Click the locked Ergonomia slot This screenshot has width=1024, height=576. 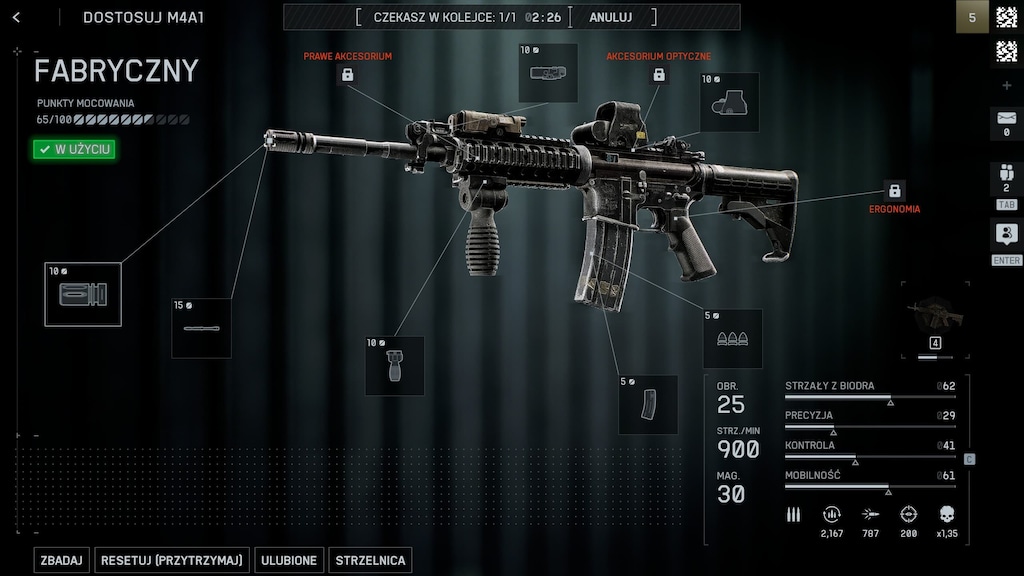[x=894, y=190]
